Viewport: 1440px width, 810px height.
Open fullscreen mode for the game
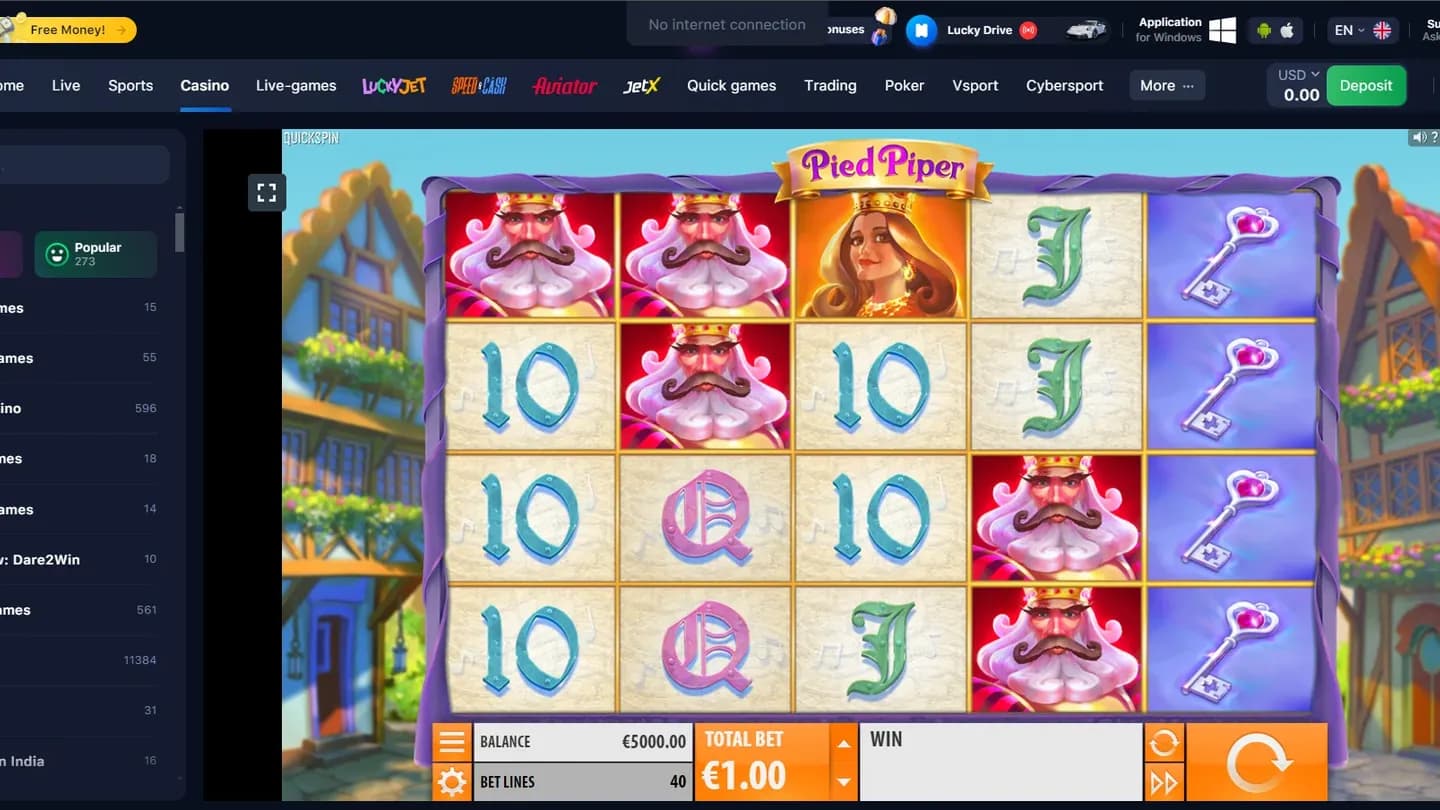tap(266, 192)
